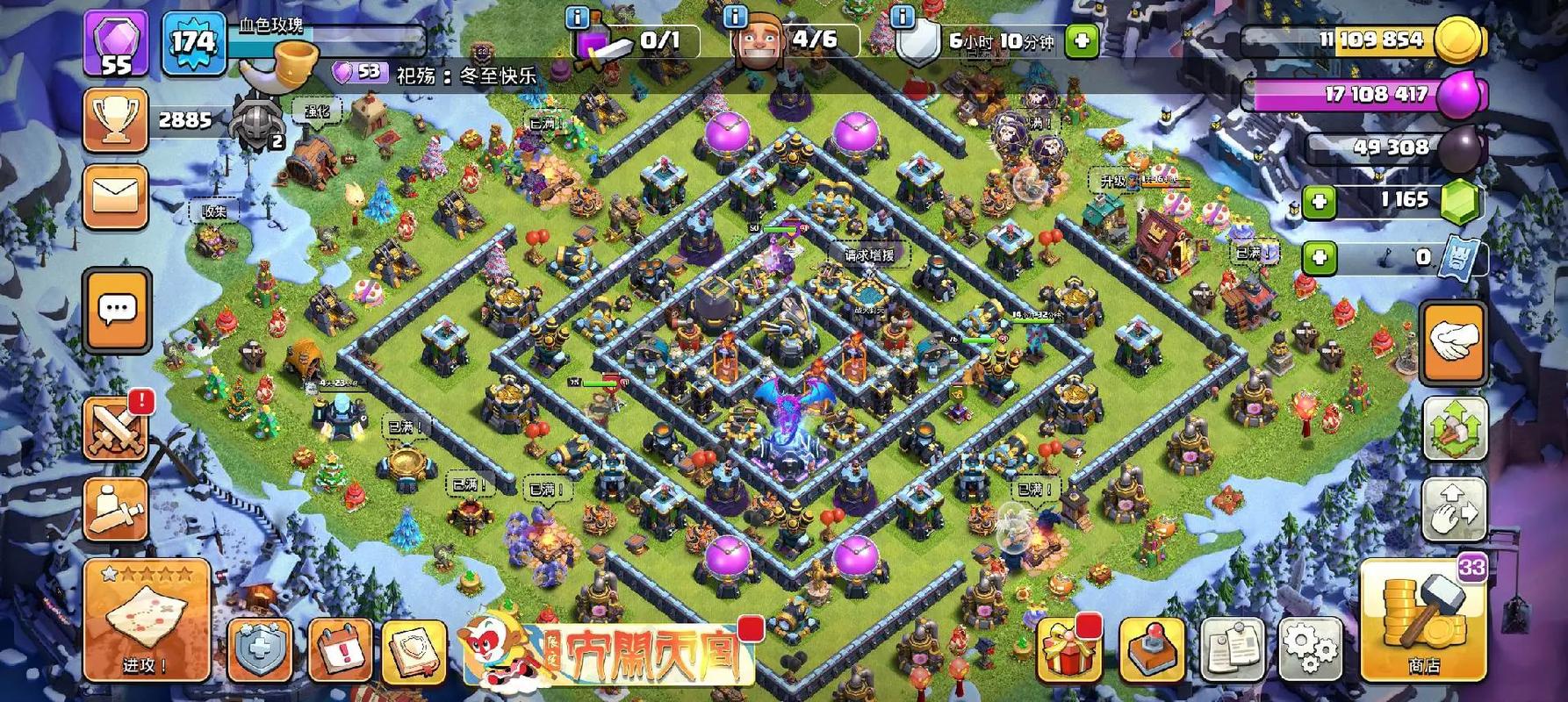Open the calendar events button
Image resolution: width=1568 pixels, height=702 pixels.
pyautogui.click(x=340, y=650)
